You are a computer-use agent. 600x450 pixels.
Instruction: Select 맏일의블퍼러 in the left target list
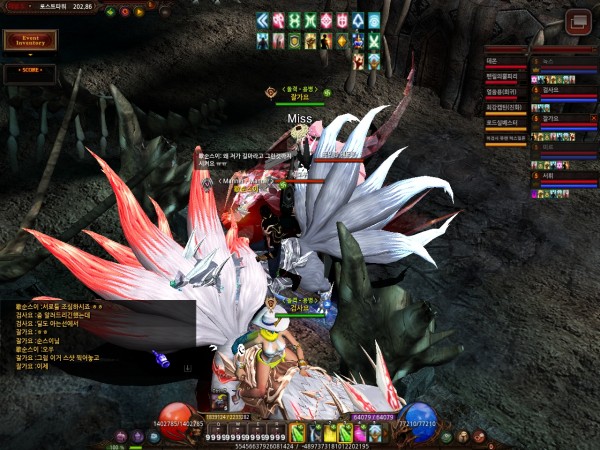pyautogui.click(x=505, y=75)
